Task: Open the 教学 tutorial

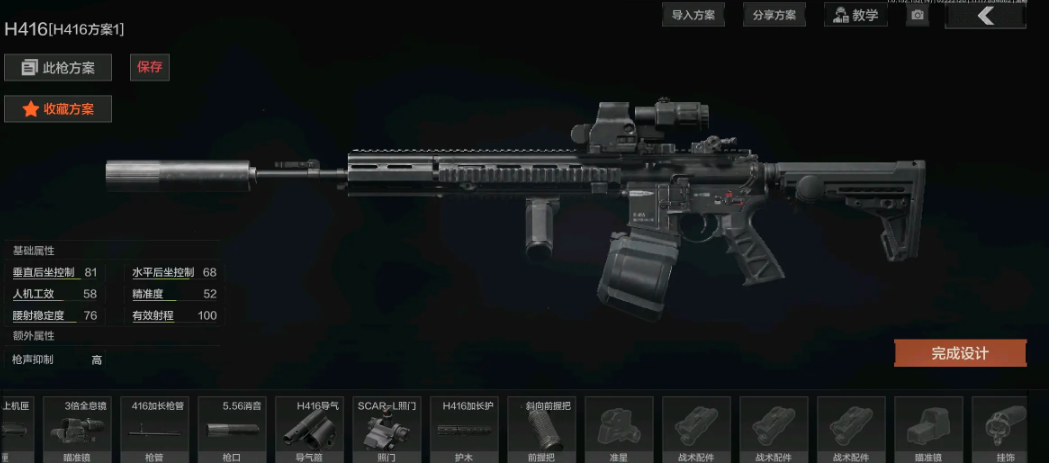Action: point(855,15)
